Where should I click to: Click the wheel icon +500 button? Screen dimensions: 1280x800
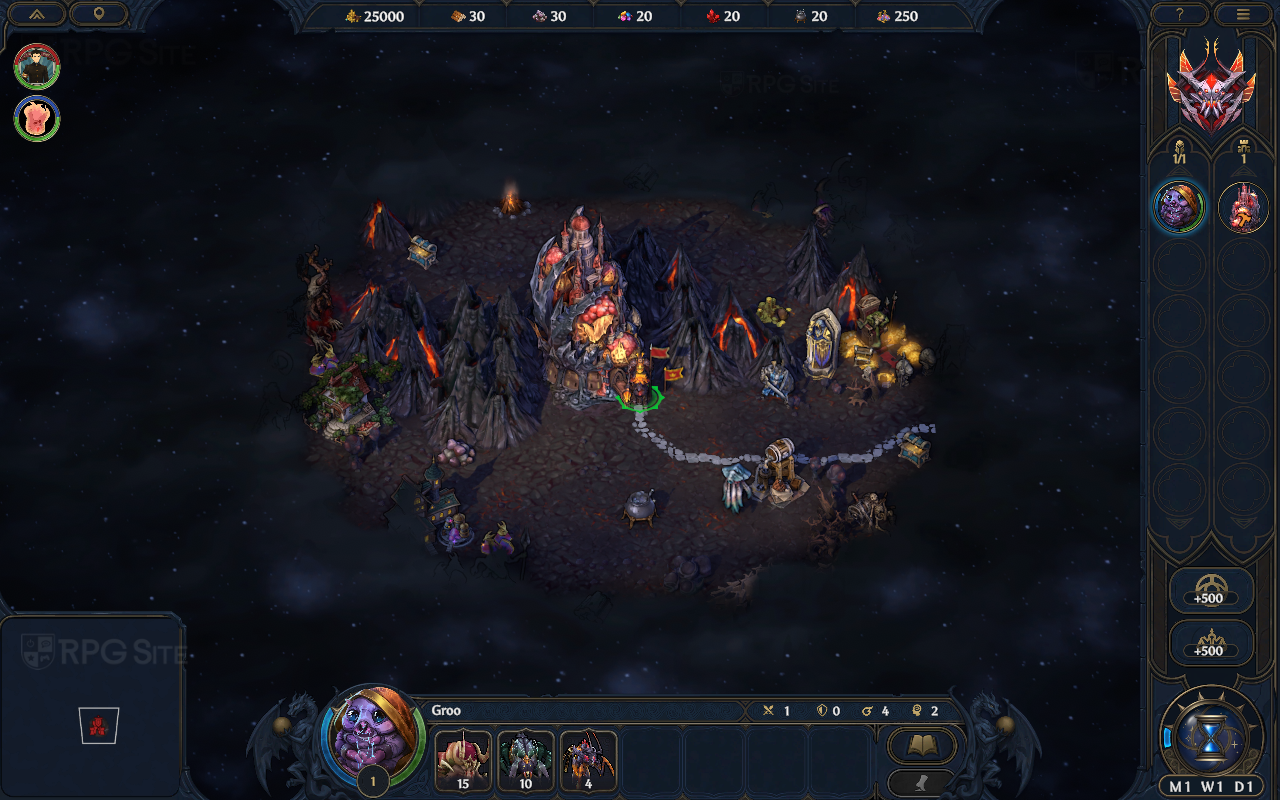pyautogui.click(x=1211, y=590)
